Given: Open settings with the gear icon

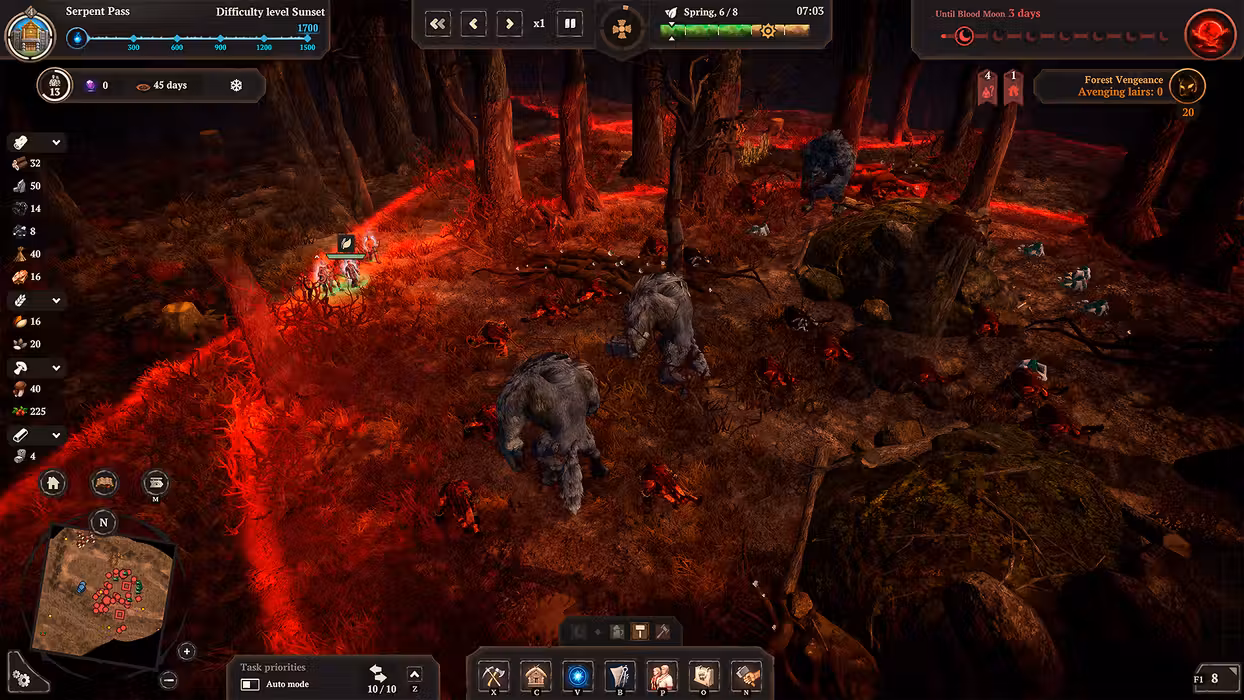Looking at the screenshot, I should tap(21, 680).
